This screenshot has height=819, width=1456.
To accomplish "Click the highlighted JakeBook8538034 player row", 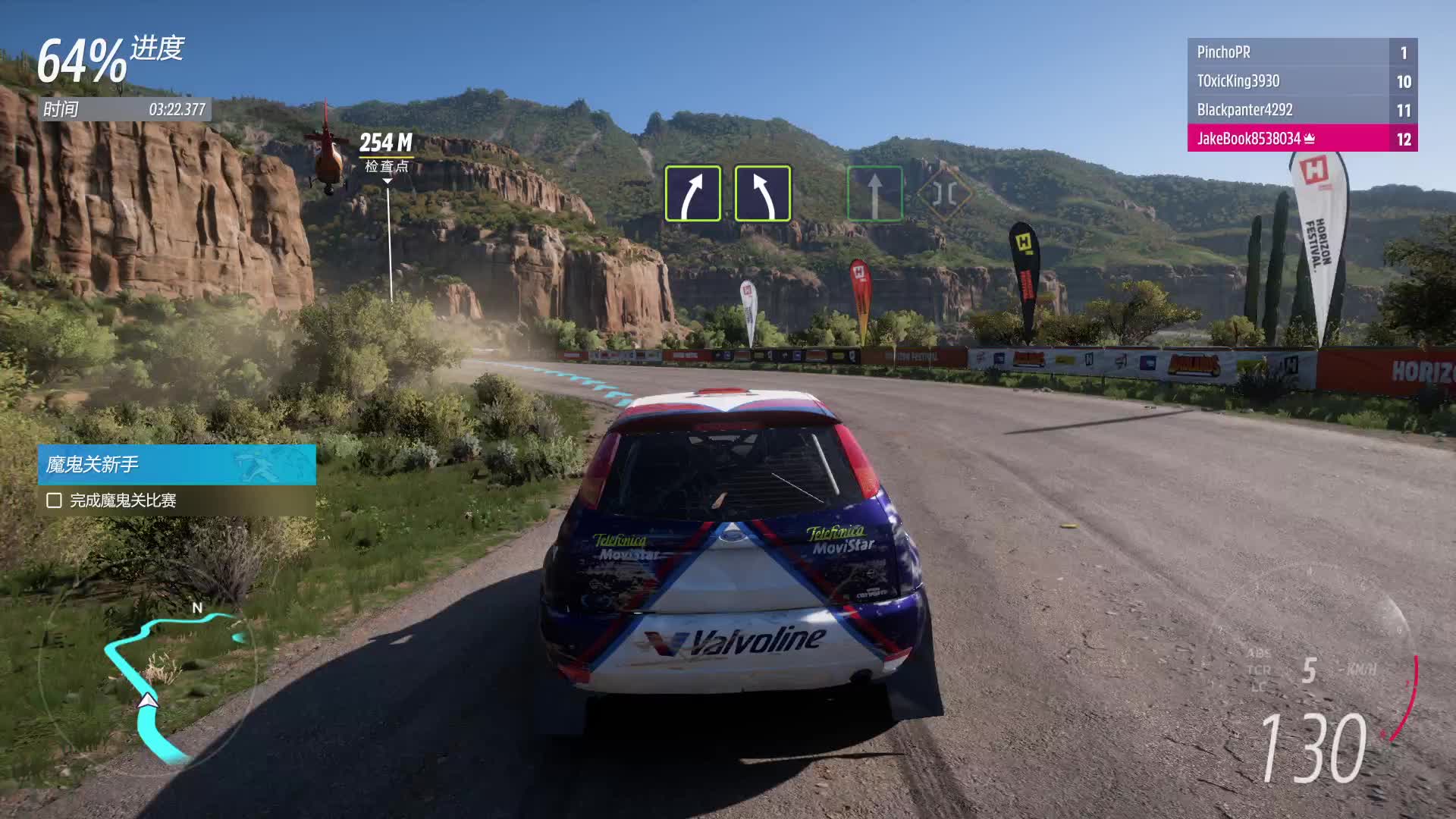I will coord(1301,139).
